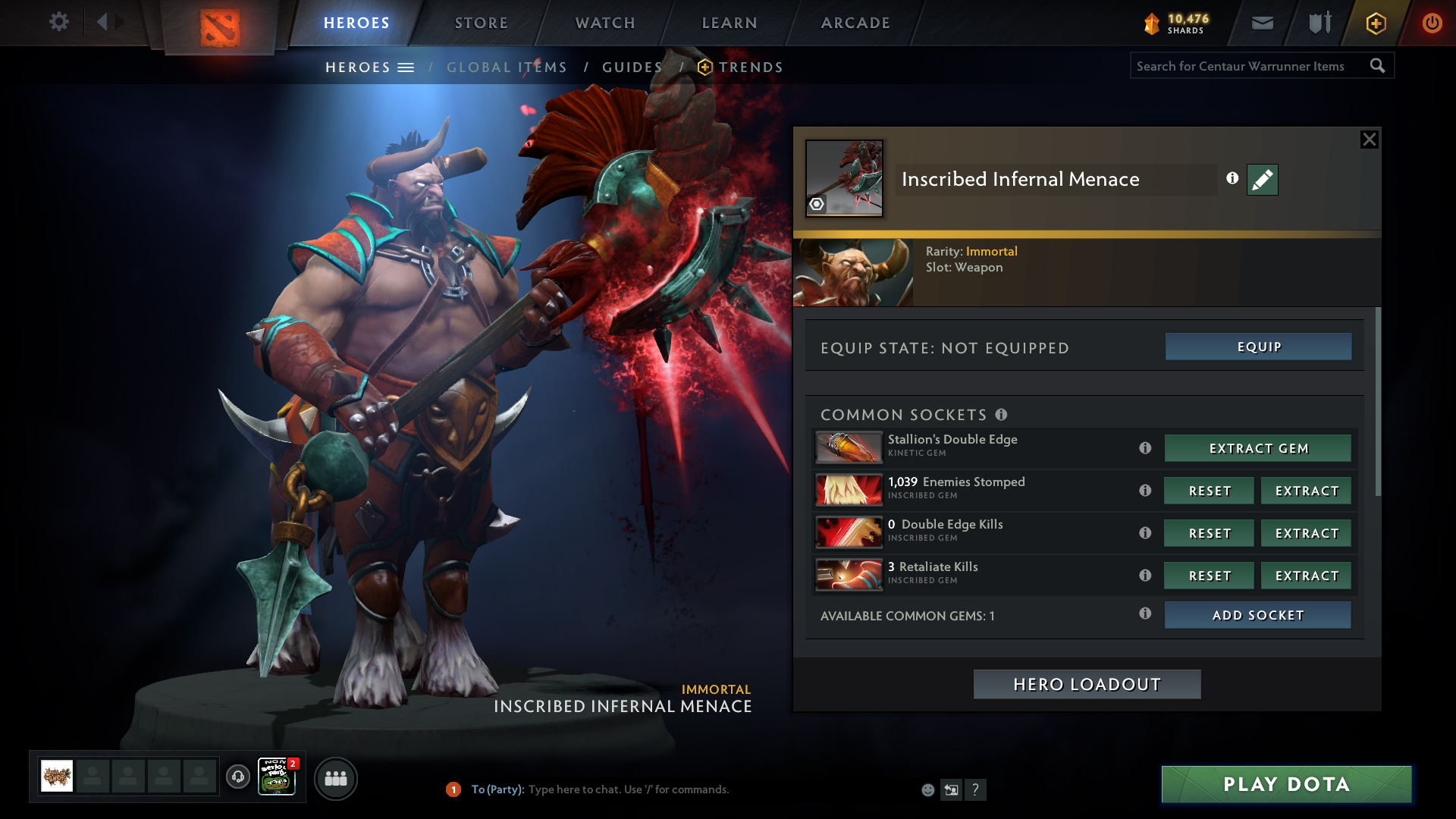1456x819 pixels.
Task: Extract the Stallion's Double Edge kinetic gem
Action: click(1258, 448)
